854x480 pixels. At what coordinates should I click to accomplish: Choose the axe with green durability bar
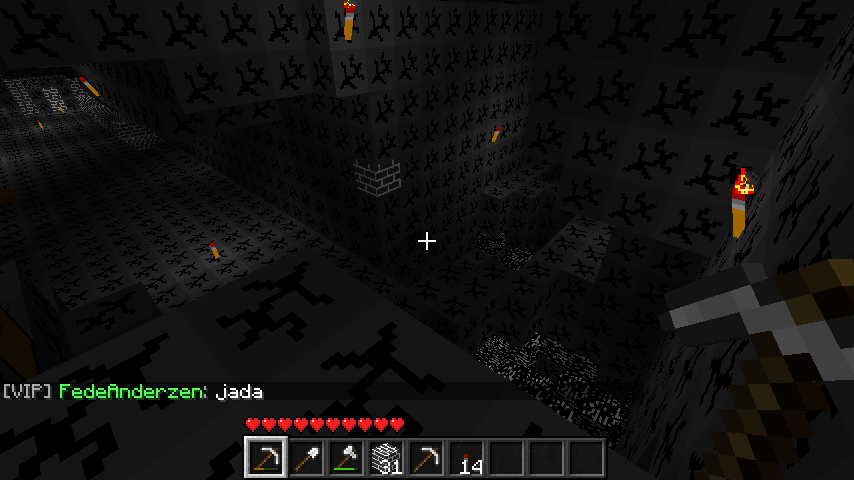(345, 458)
